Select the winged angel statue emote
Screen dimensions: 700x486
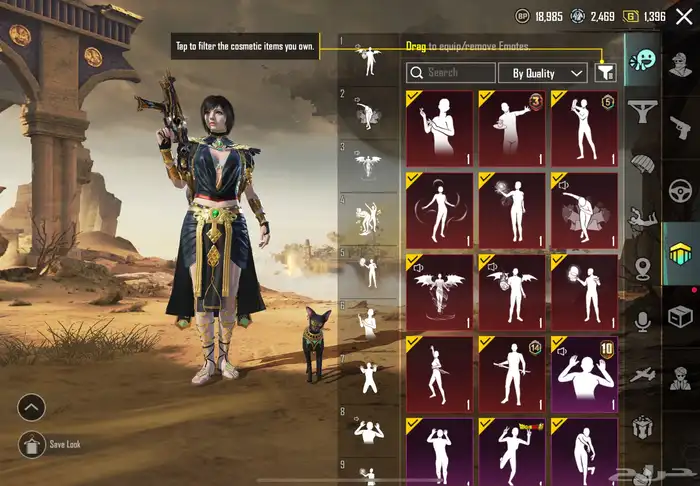(439, 292)
